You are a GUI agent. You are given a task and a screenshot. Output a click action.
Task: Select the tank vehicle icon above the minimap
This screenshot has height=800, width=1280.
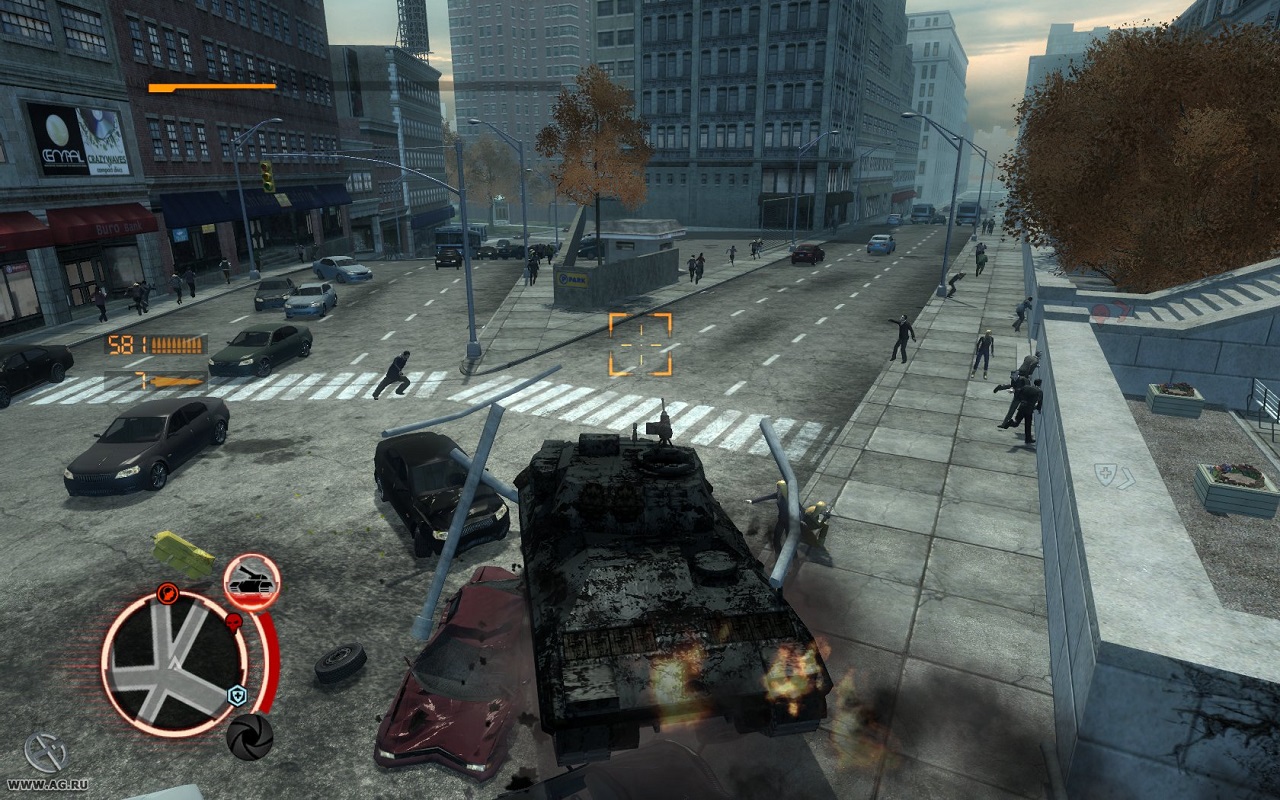(x=251, y=582)
